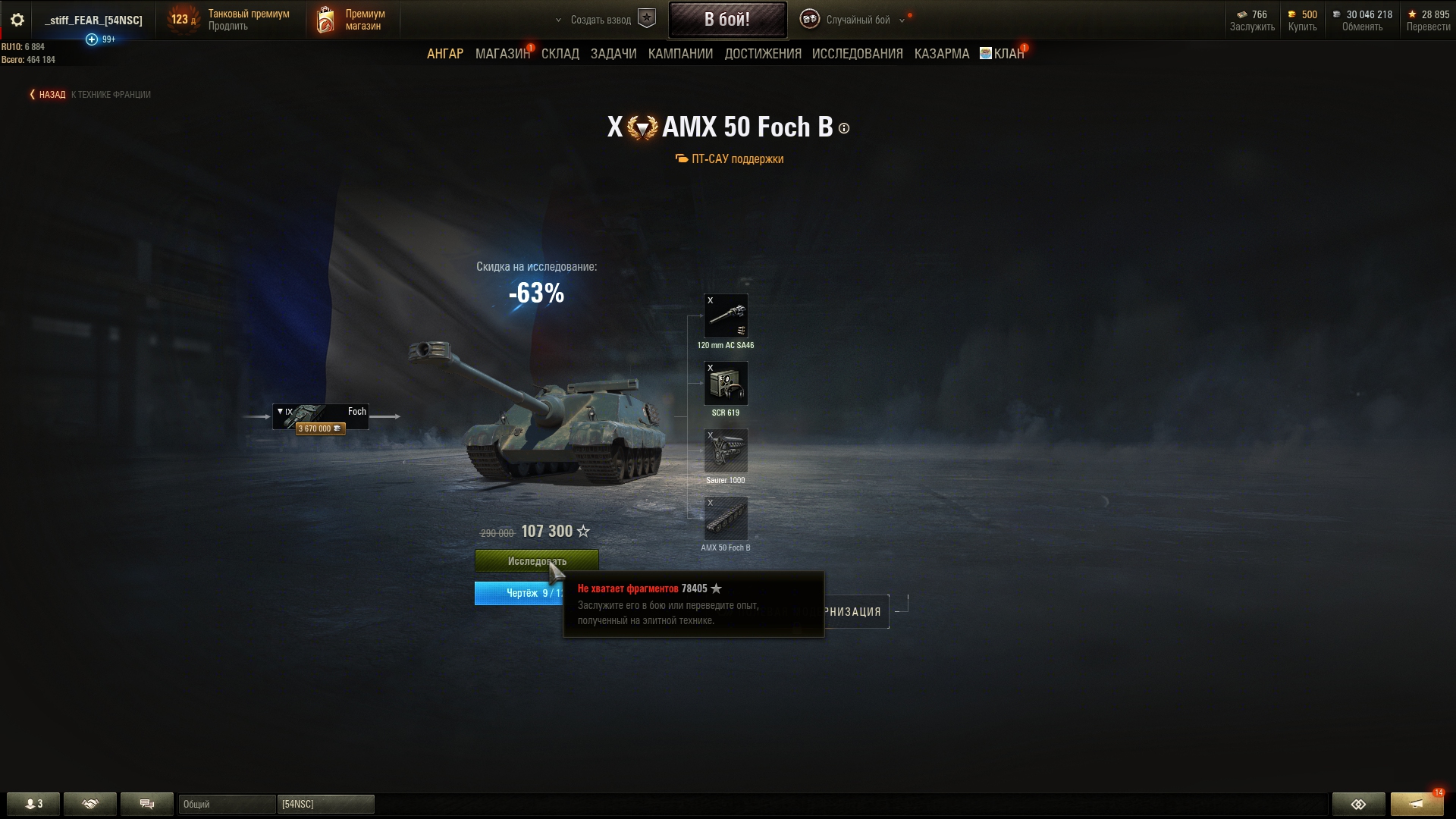This screenshot has width=1456, height=819.
Task: Start battle with the В бой! button
Action: (x=726, y=20)
